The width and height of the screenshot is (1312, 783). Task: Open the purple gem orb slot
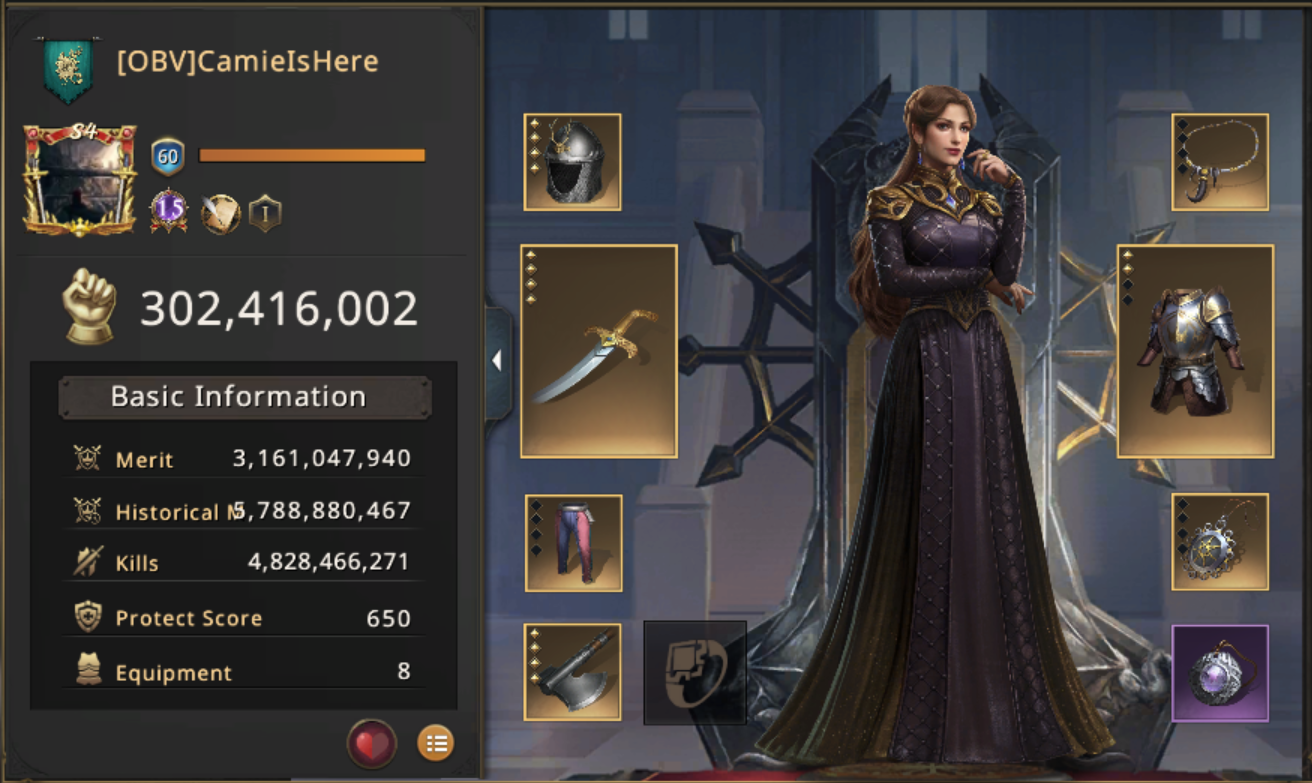pyautogui.click(x=1220, y=673)
